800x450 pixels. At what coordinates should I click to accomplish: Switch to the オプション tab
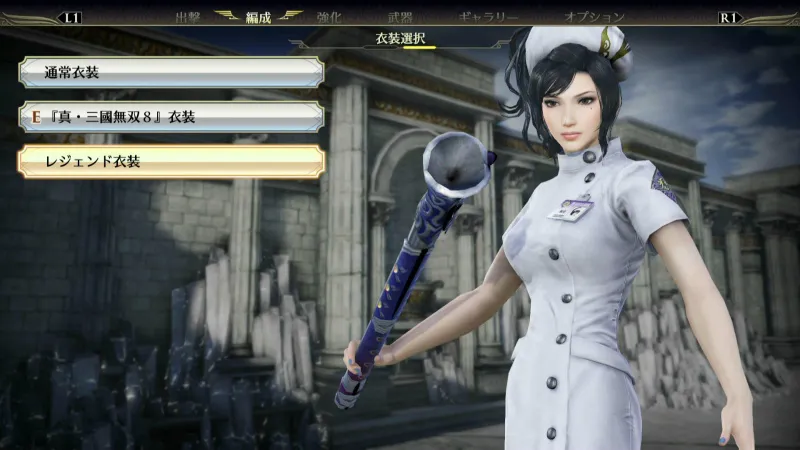pyautogui.click(x=594, y=17)
